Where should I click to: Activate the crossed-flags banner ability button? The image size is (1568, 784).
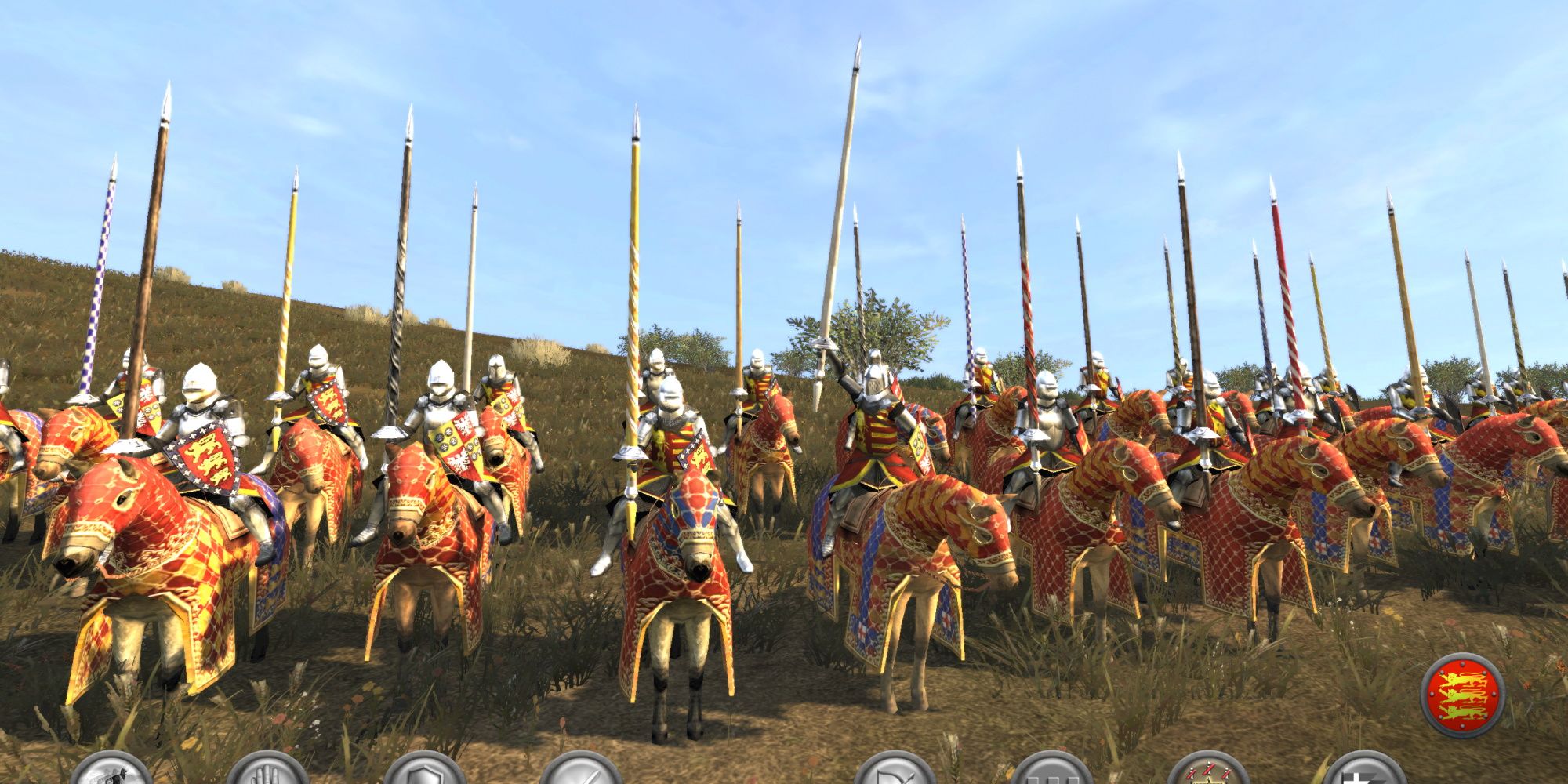(x=1211, y=776)
